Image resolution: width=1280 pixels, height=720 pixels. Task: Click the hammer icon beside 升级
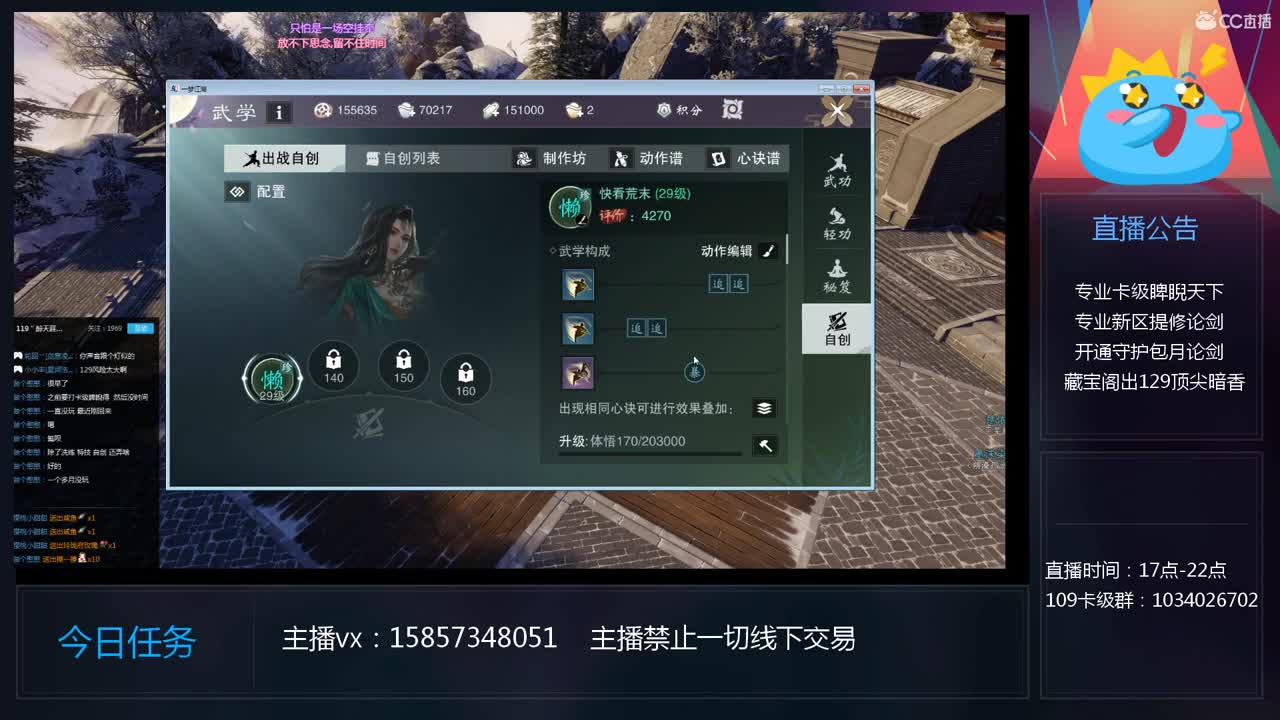[x=766, y=446]
